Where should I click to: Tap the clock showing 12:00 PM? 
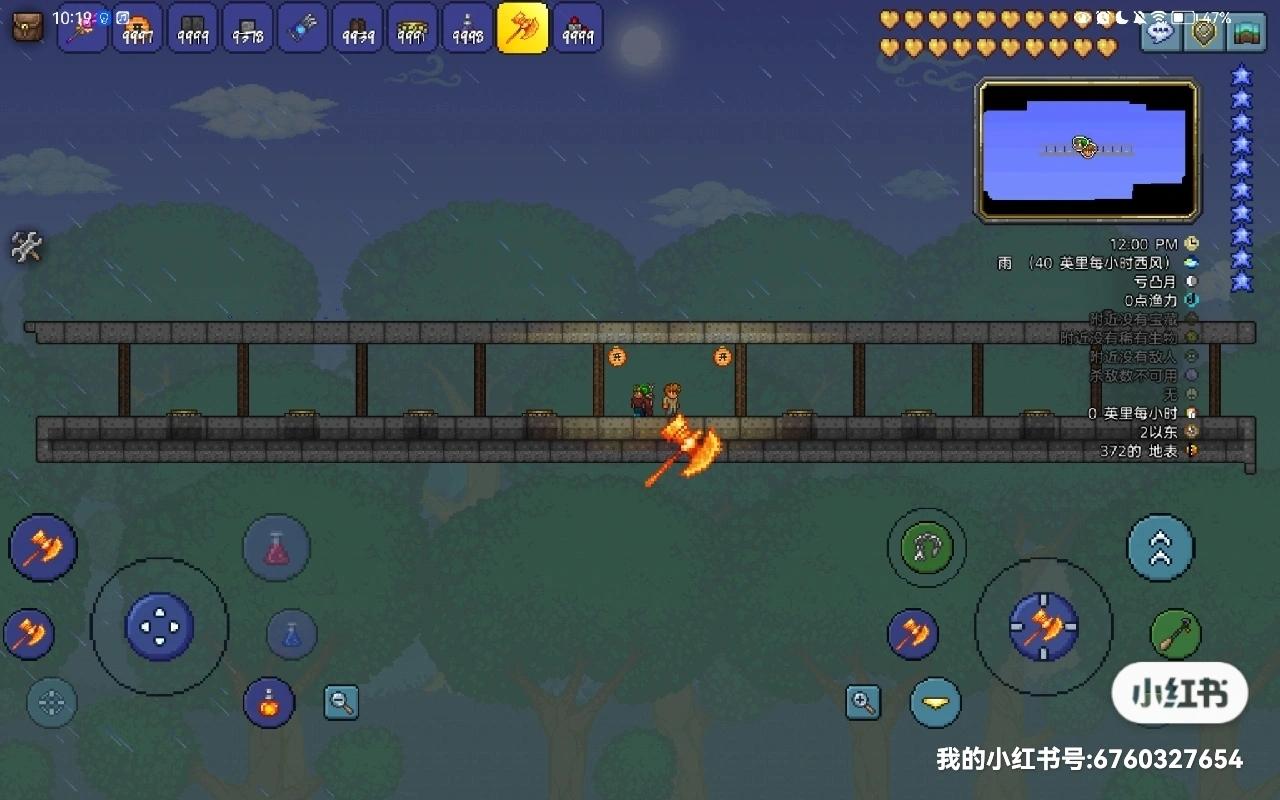1190,243
